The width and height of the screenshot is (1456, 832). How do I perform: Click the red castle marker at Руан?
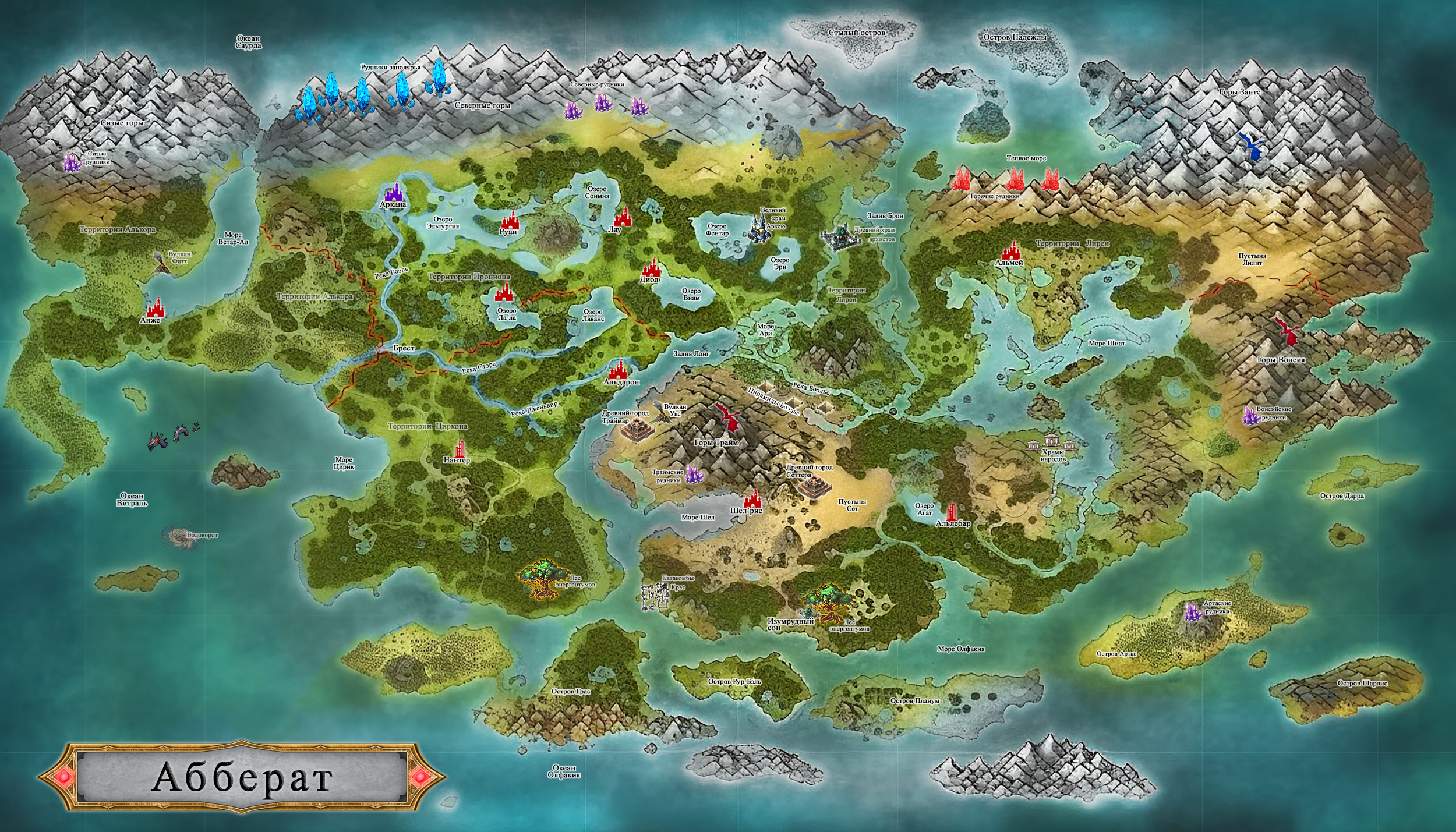[510, 219]
